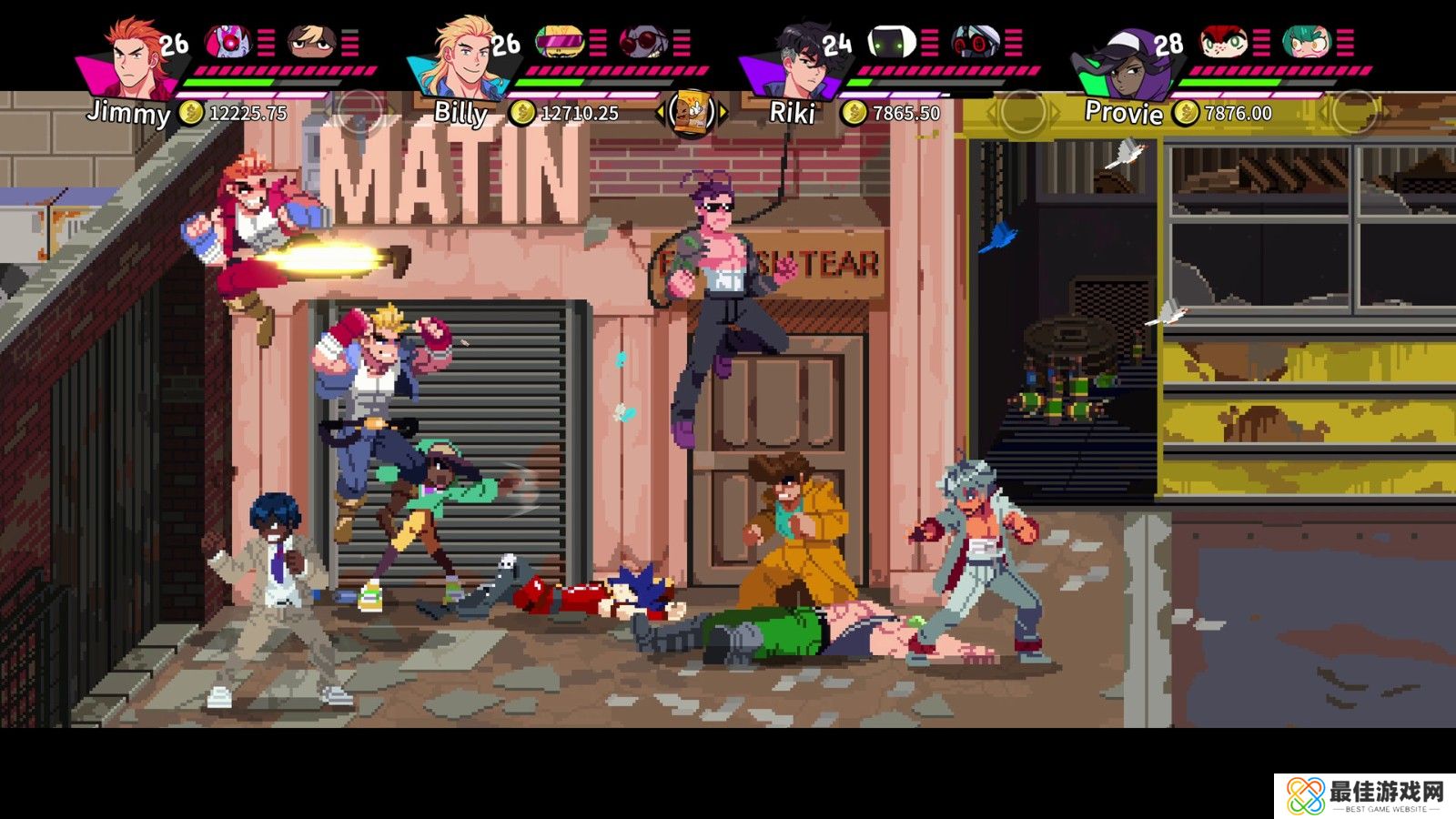The height and width of the screenshot is (819, 1456).
Task: Cycle Billy's item with the left arrow
Action: tap(660, 113)
